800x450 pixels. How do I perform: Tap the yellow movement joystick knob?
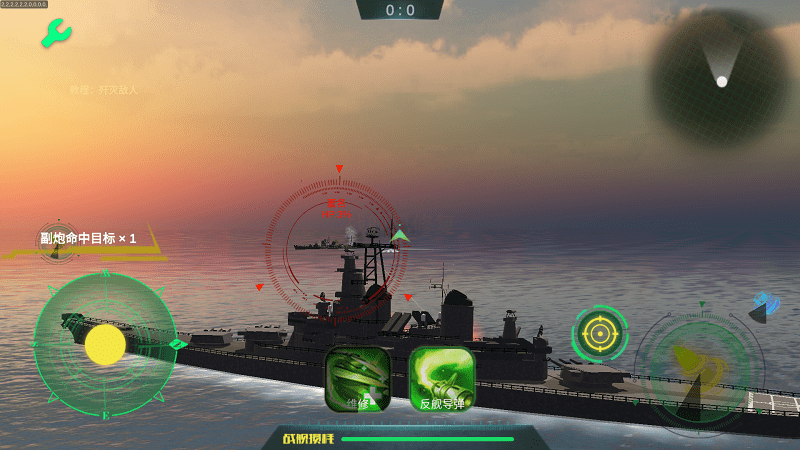[105, 344]
